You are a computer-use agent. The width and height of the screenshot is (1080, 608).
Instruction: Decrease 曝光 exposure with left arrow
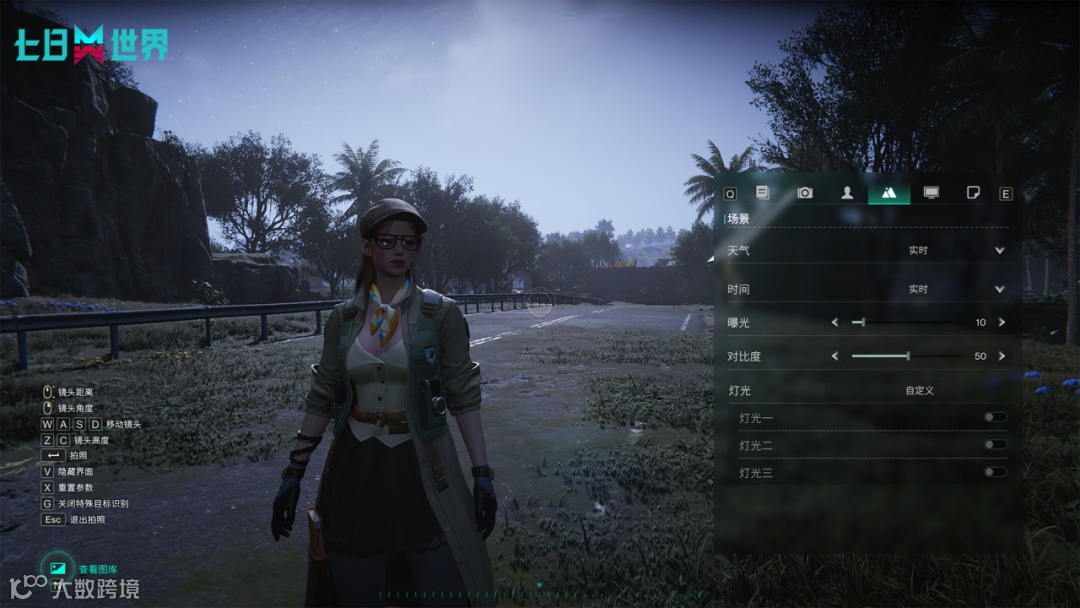835,322
